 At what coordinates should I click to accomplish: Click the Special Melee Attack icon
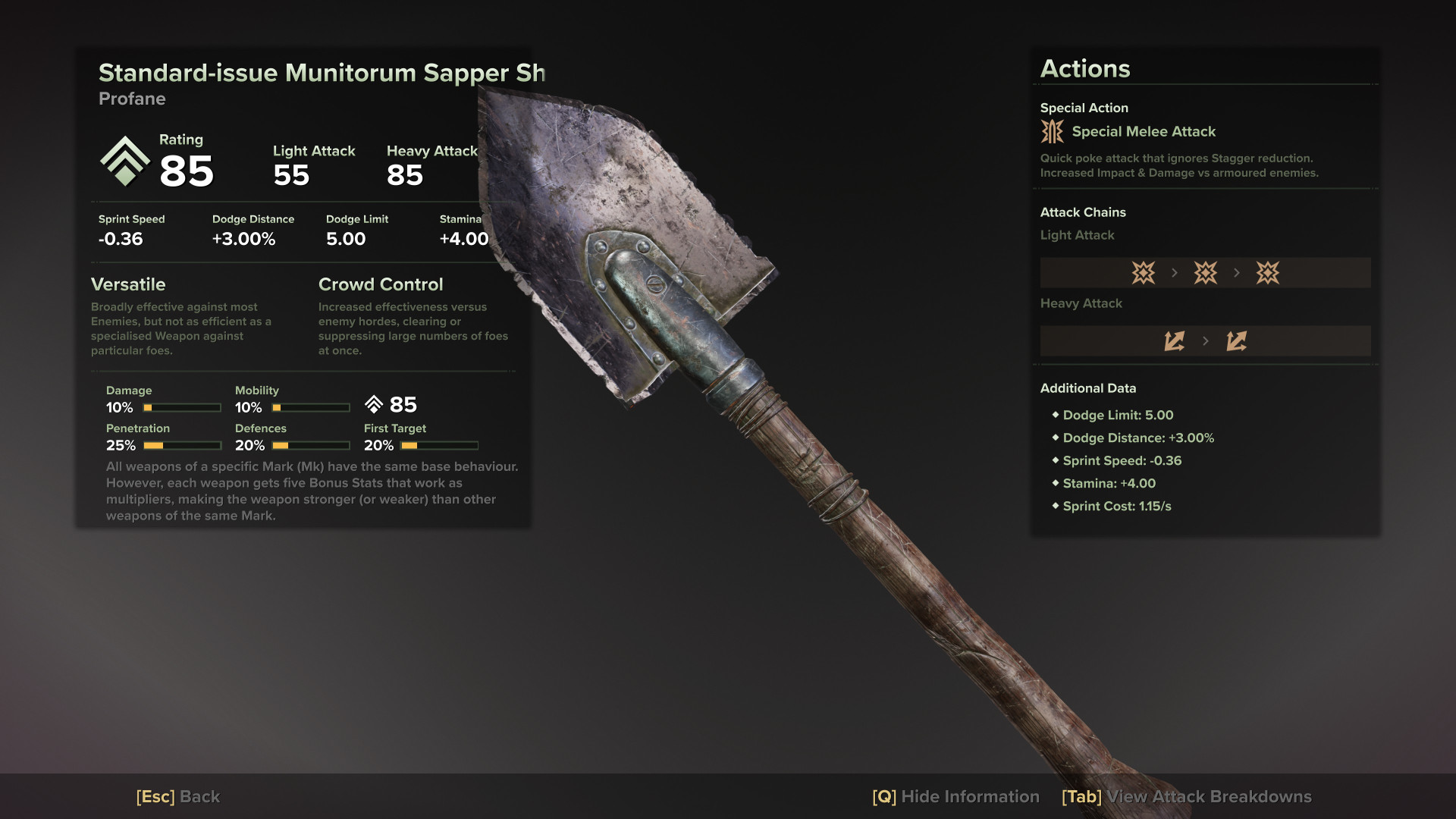click(1052, 131)
